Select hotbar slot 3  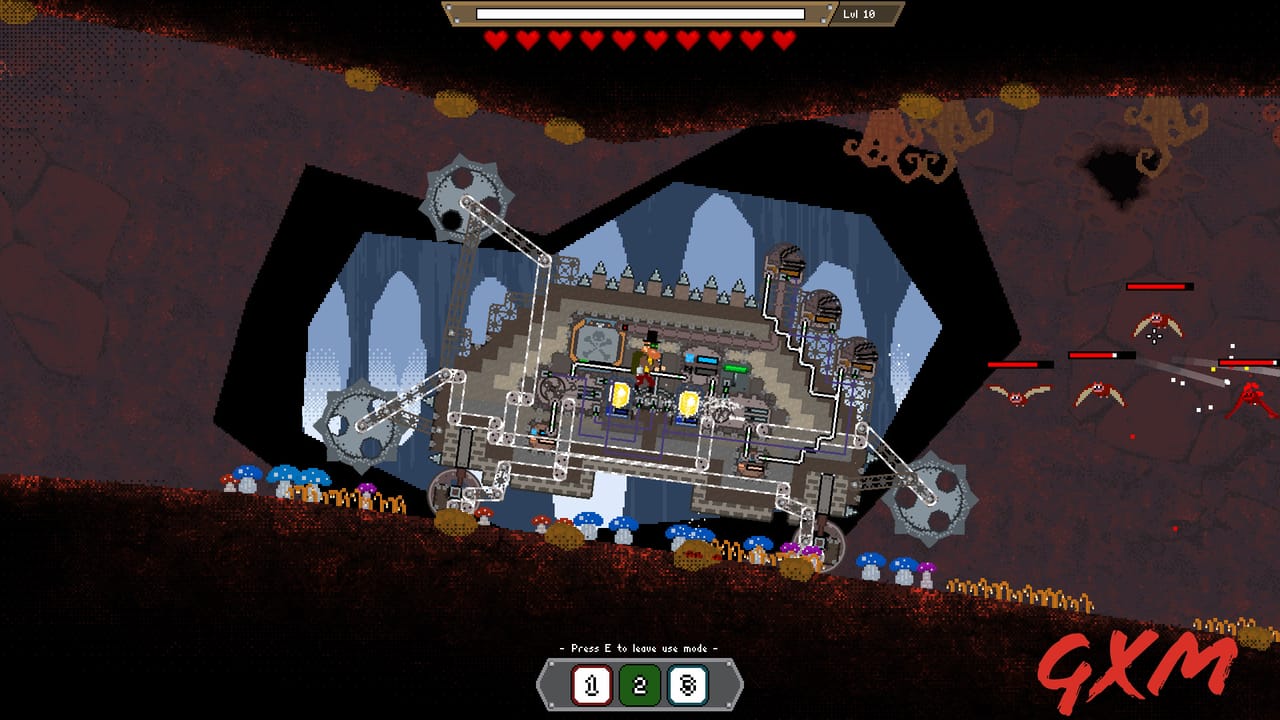pos(688,684)
